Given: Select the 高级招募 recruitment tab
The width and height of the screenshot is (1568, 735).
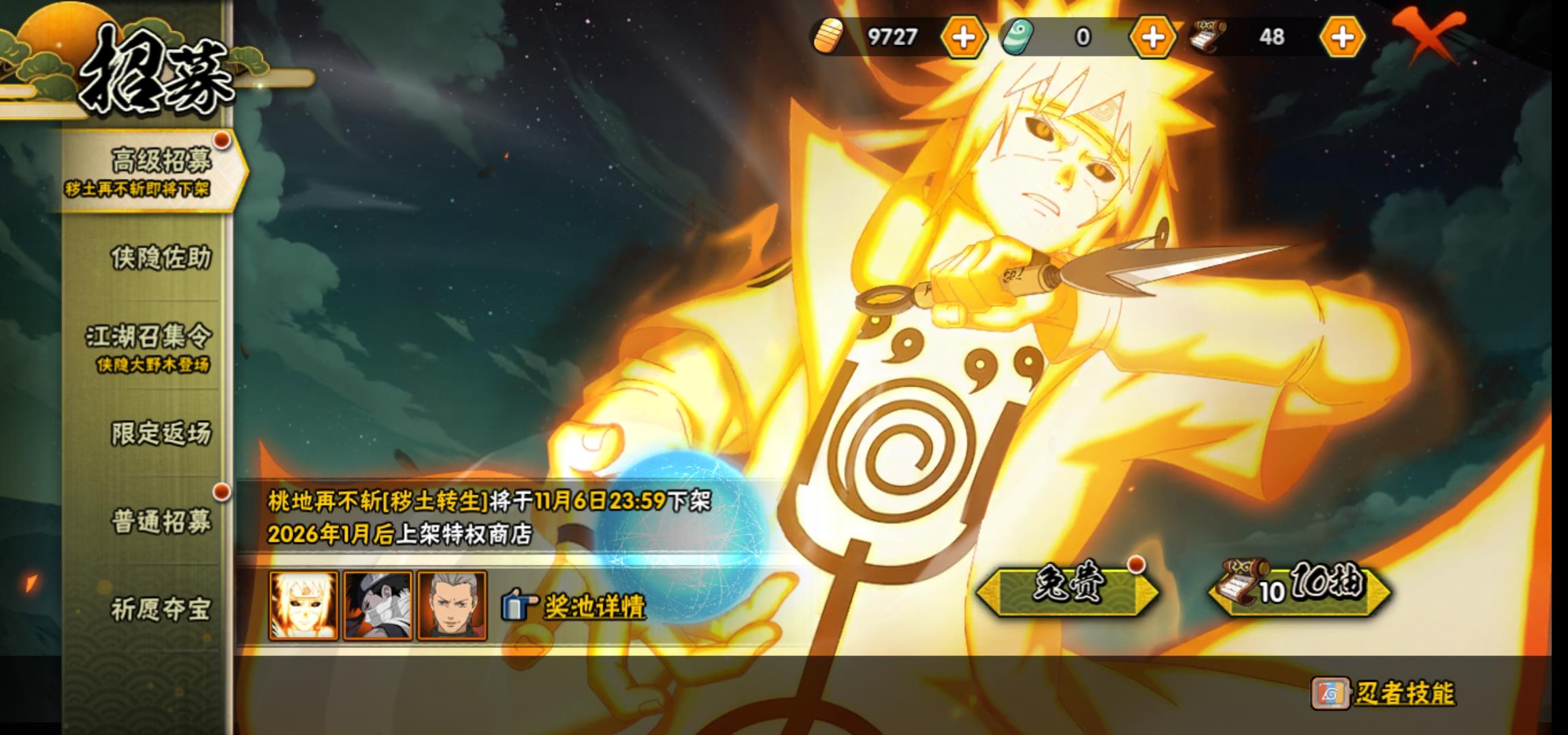Looking at the screenshot, I should point(153,169).
